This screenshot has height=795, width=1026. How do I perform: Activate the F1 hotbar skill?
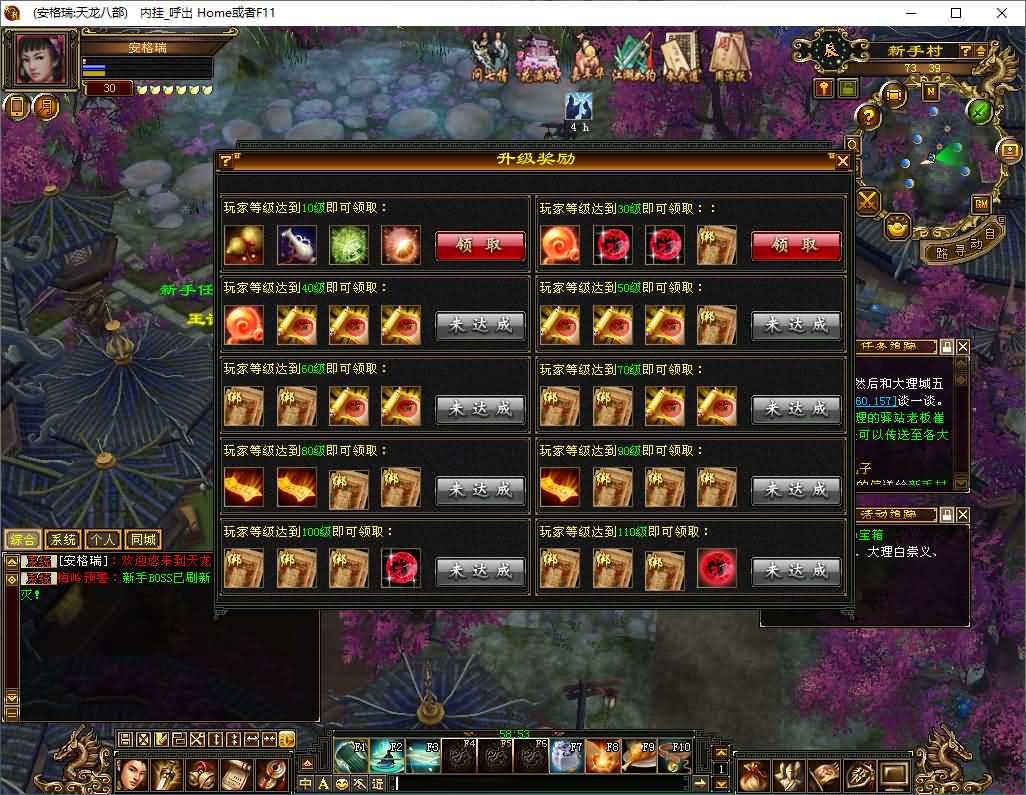coord(350,755)
